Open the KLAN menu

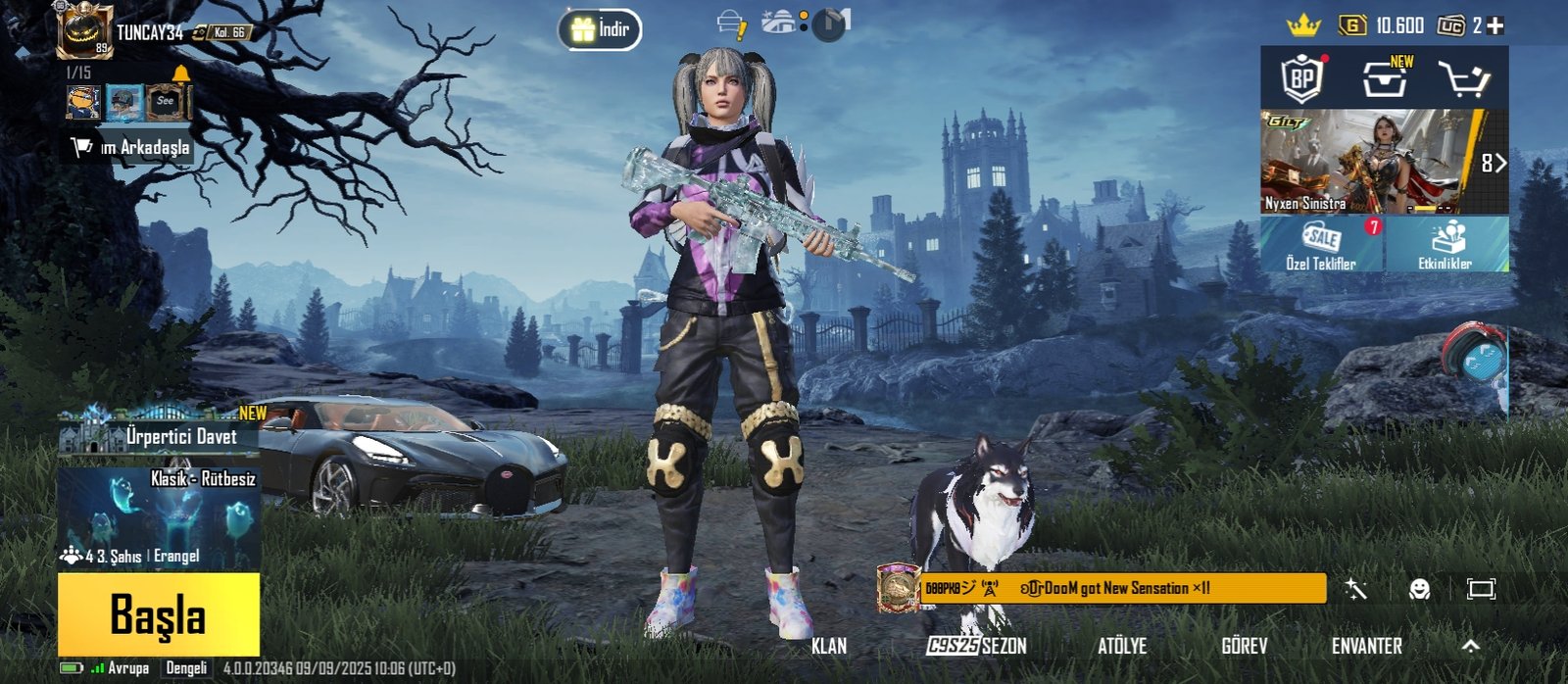click(828, 646)
